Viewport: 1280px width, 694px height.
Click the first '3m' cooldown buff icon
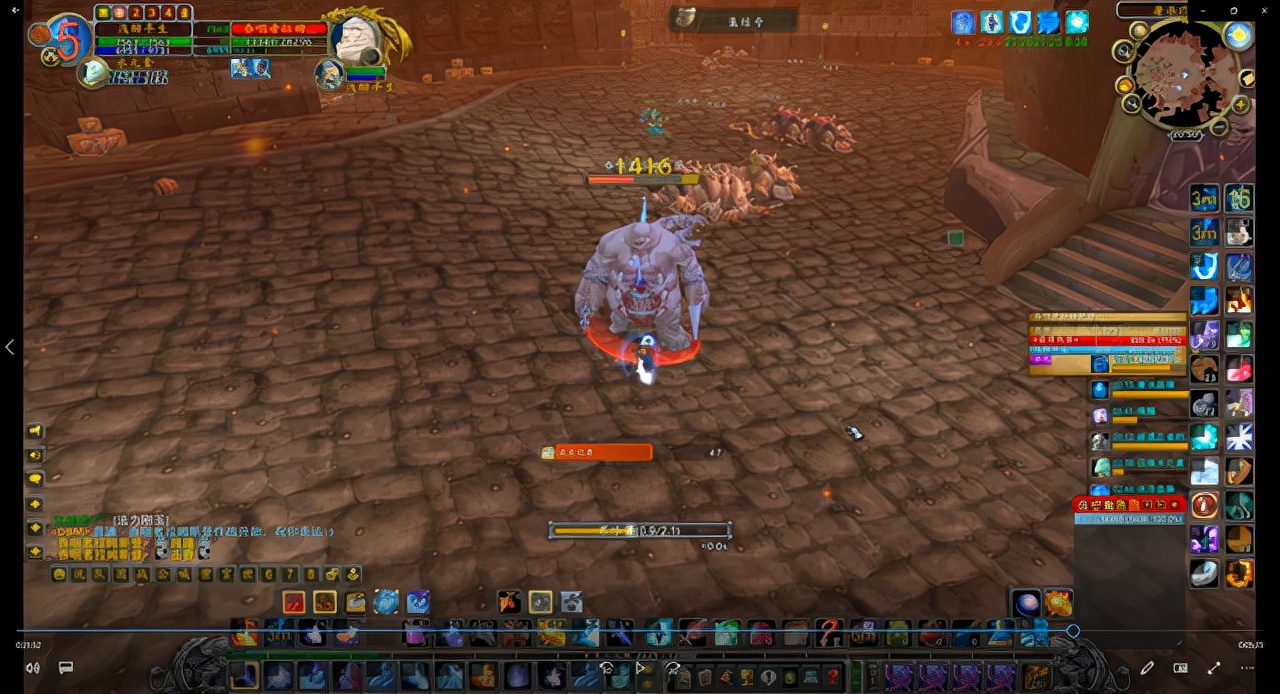tap(1204, 199)
